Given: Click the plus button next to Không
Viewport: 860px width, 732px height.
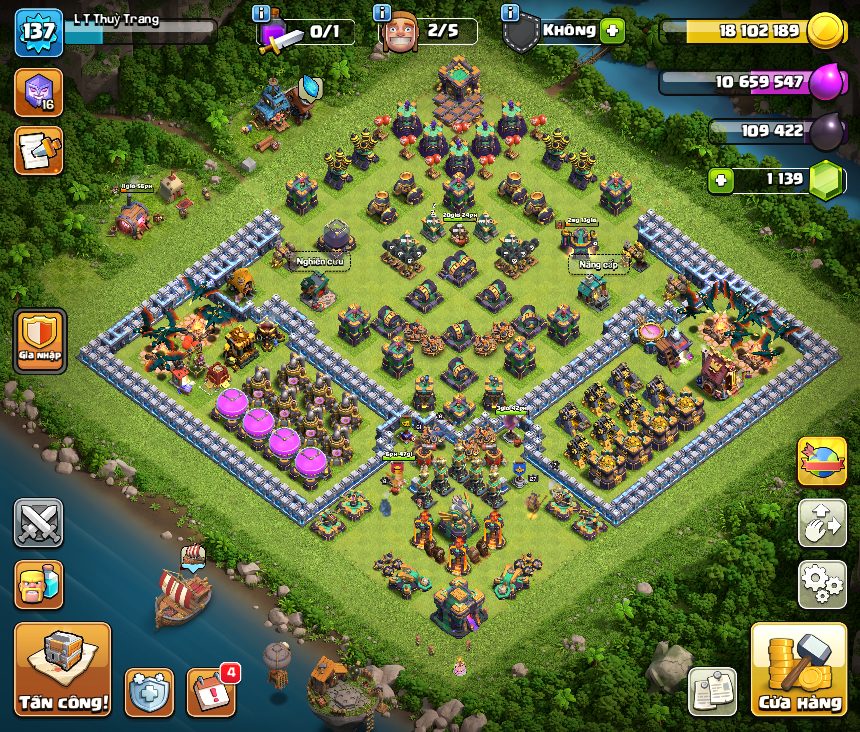Looking at the screenshot, I should coord(613,30).
